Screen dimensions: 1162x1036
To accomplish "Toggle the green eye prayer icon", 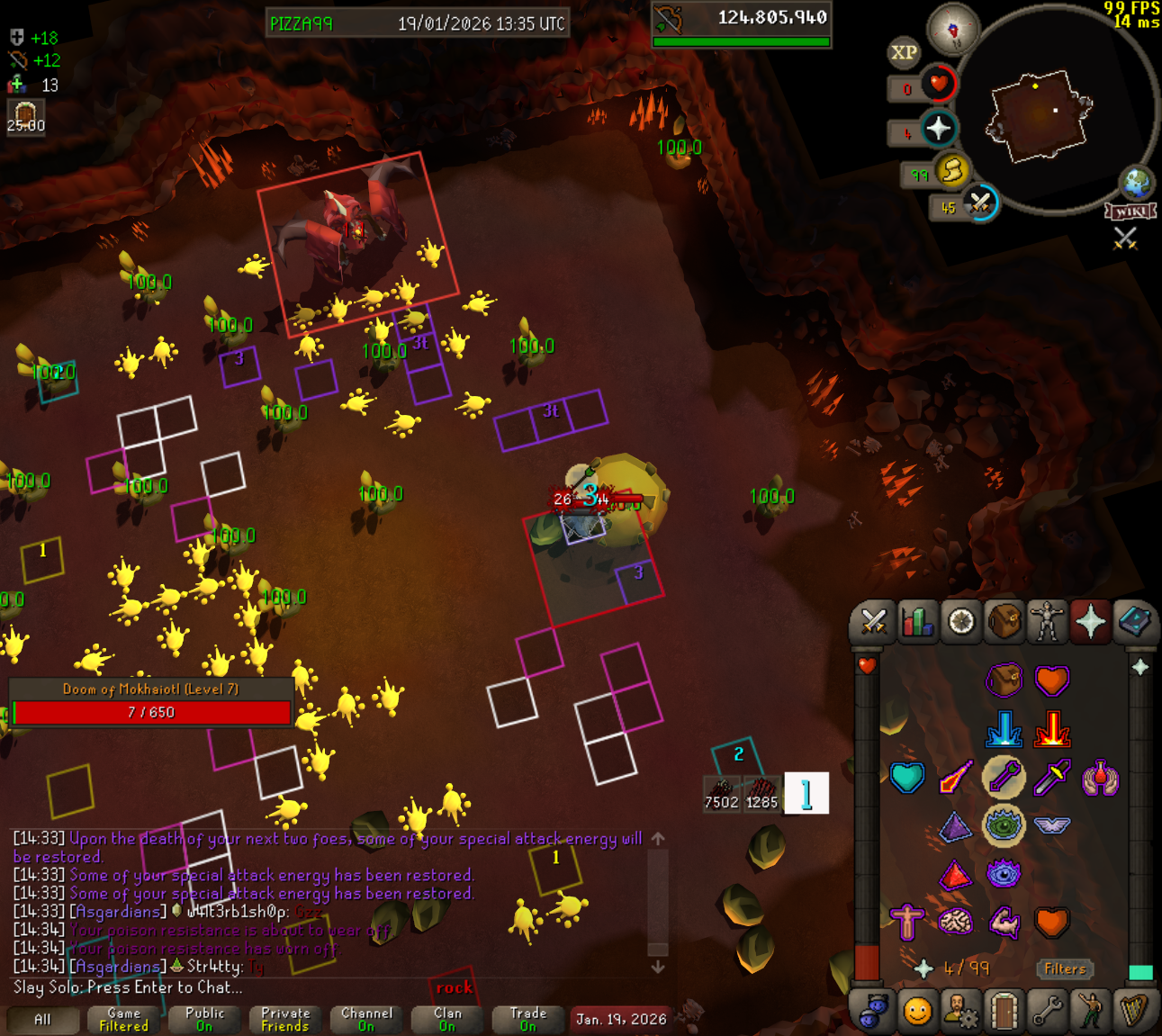I will [1003, 825].
